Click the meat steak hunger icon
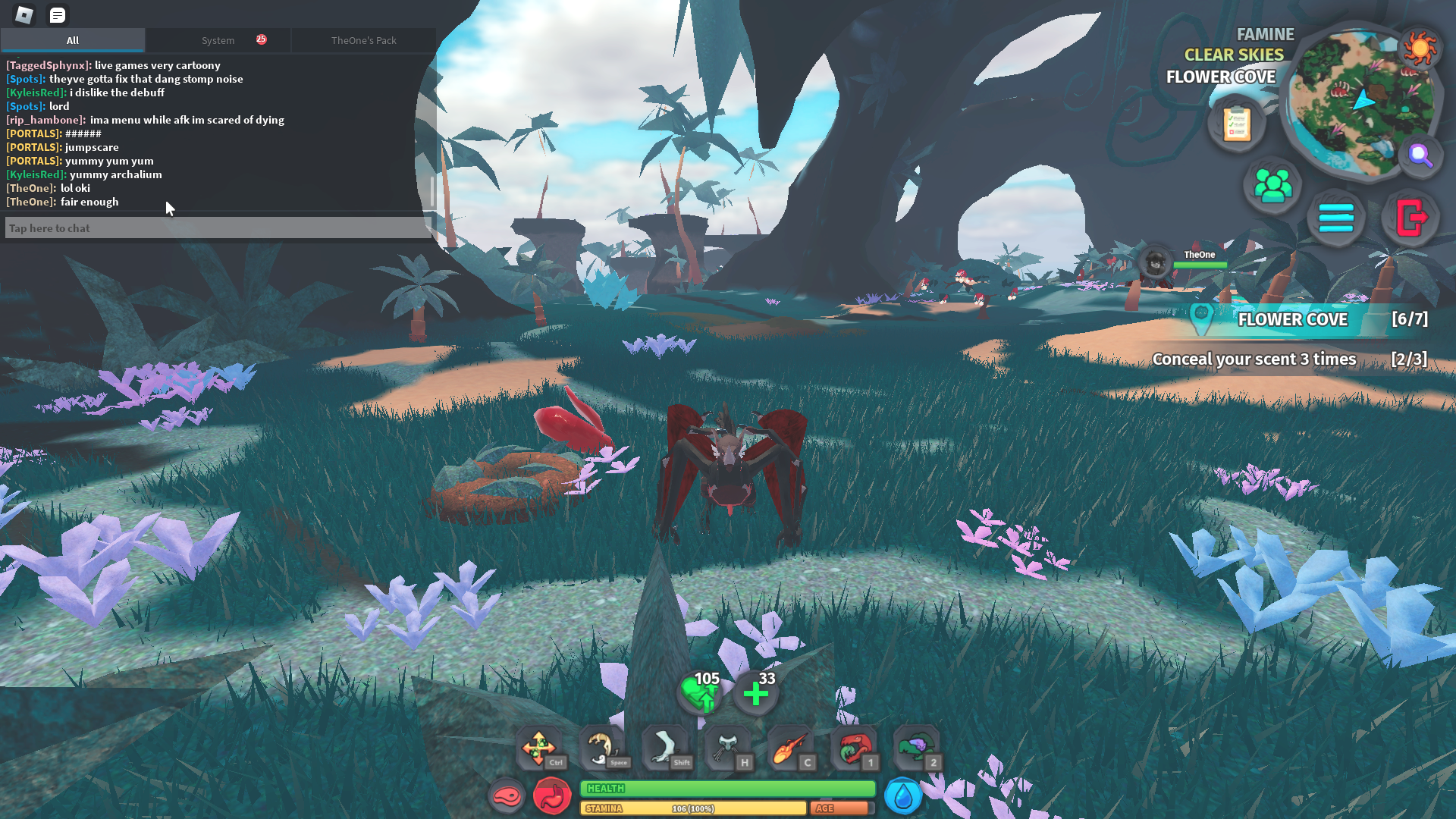This screenshot has width=1456, height=819. (507, 796)
